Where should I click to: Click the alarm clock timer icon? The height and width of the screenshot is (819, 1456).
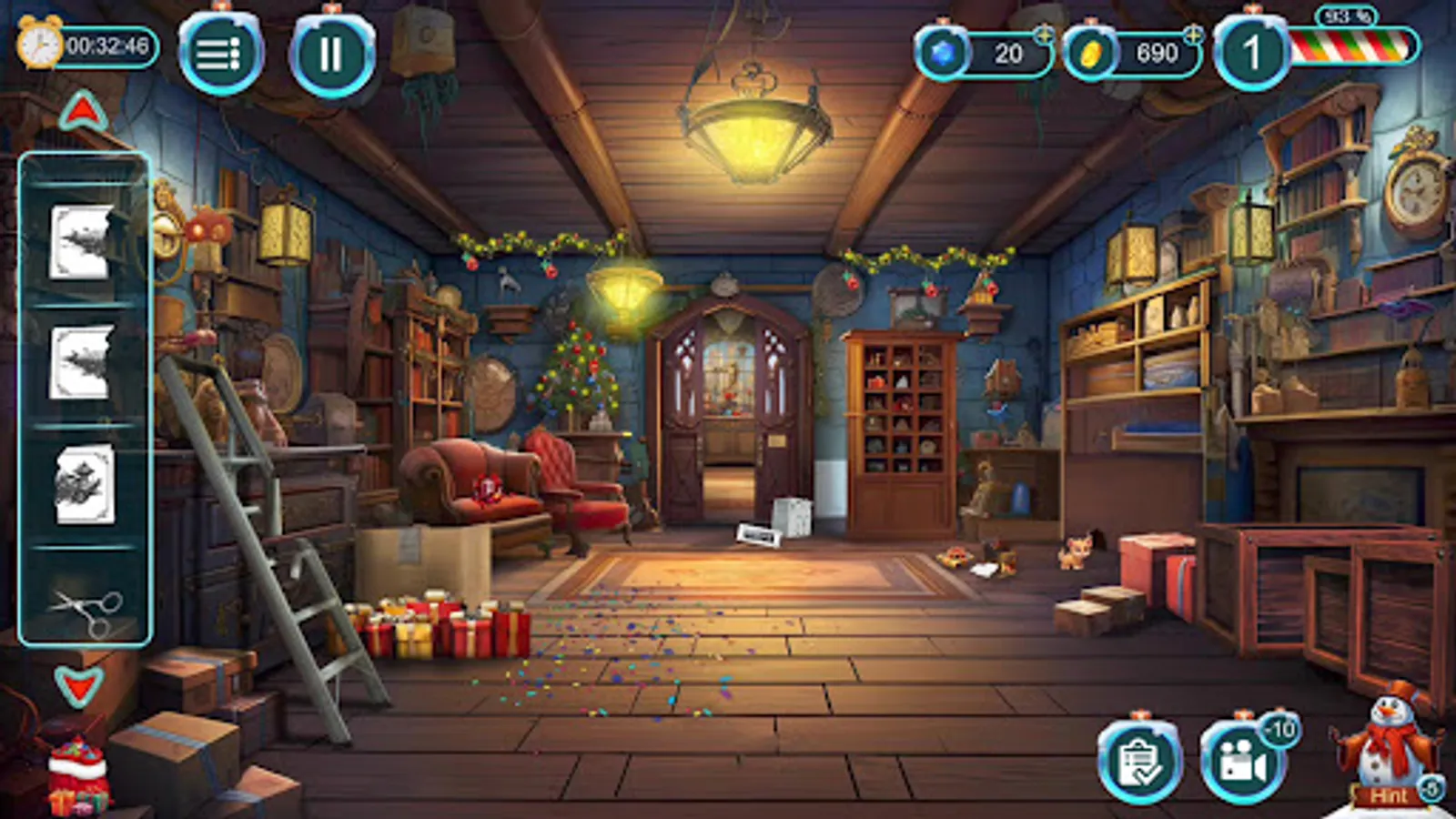38,45
